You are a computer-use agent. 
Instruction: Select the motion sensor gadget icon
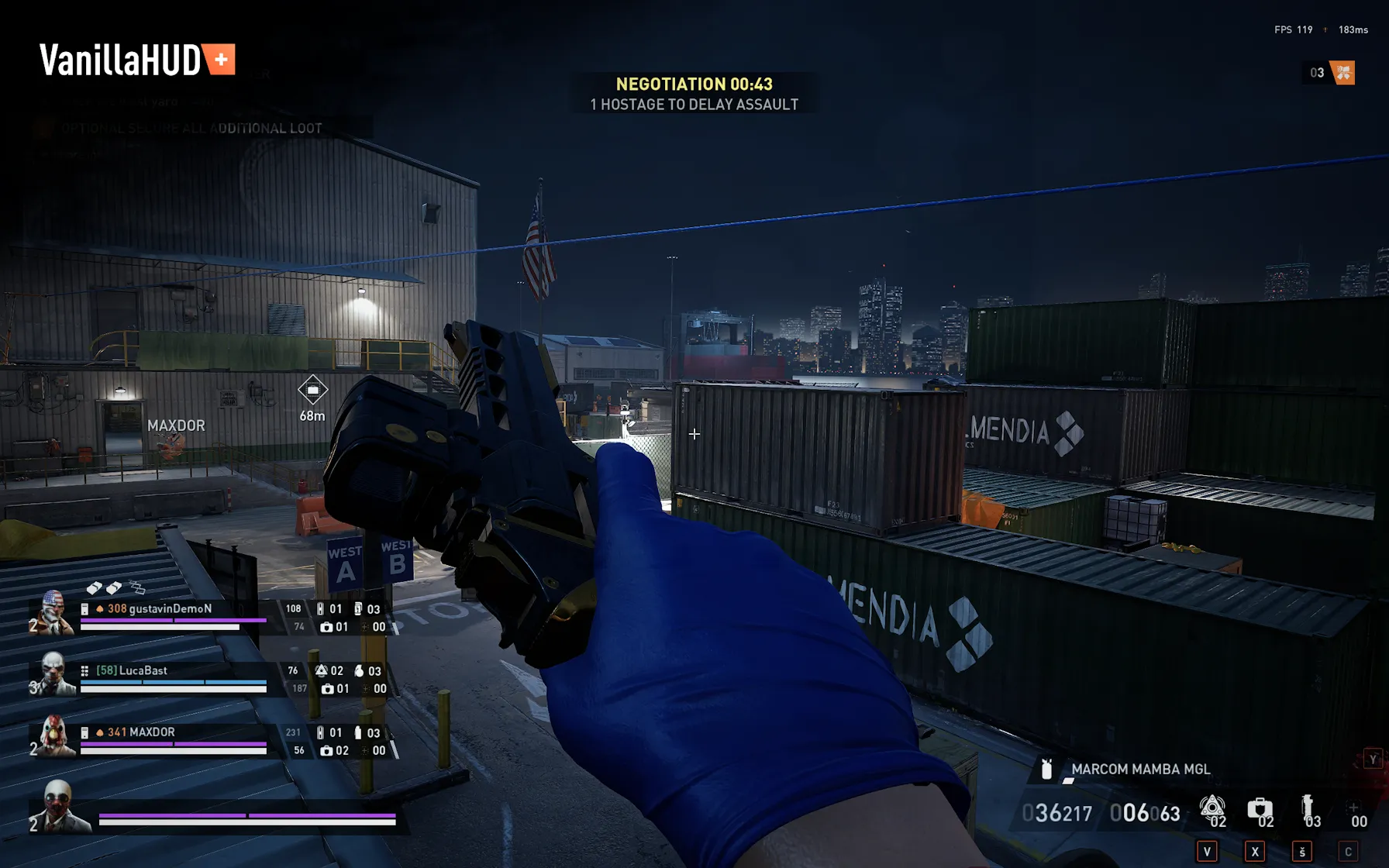pyautogui.click(x=1211, y=808)
